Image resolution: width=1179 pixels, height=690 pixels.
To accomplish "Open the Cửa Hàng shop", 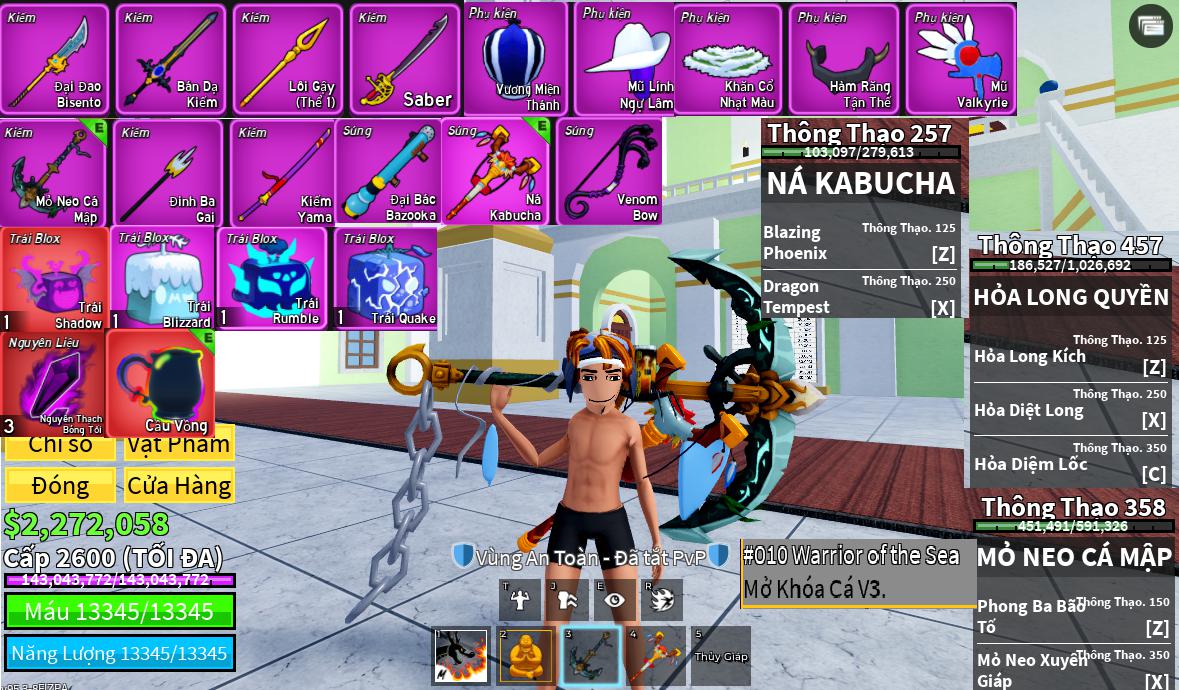I will click(179, 485).
